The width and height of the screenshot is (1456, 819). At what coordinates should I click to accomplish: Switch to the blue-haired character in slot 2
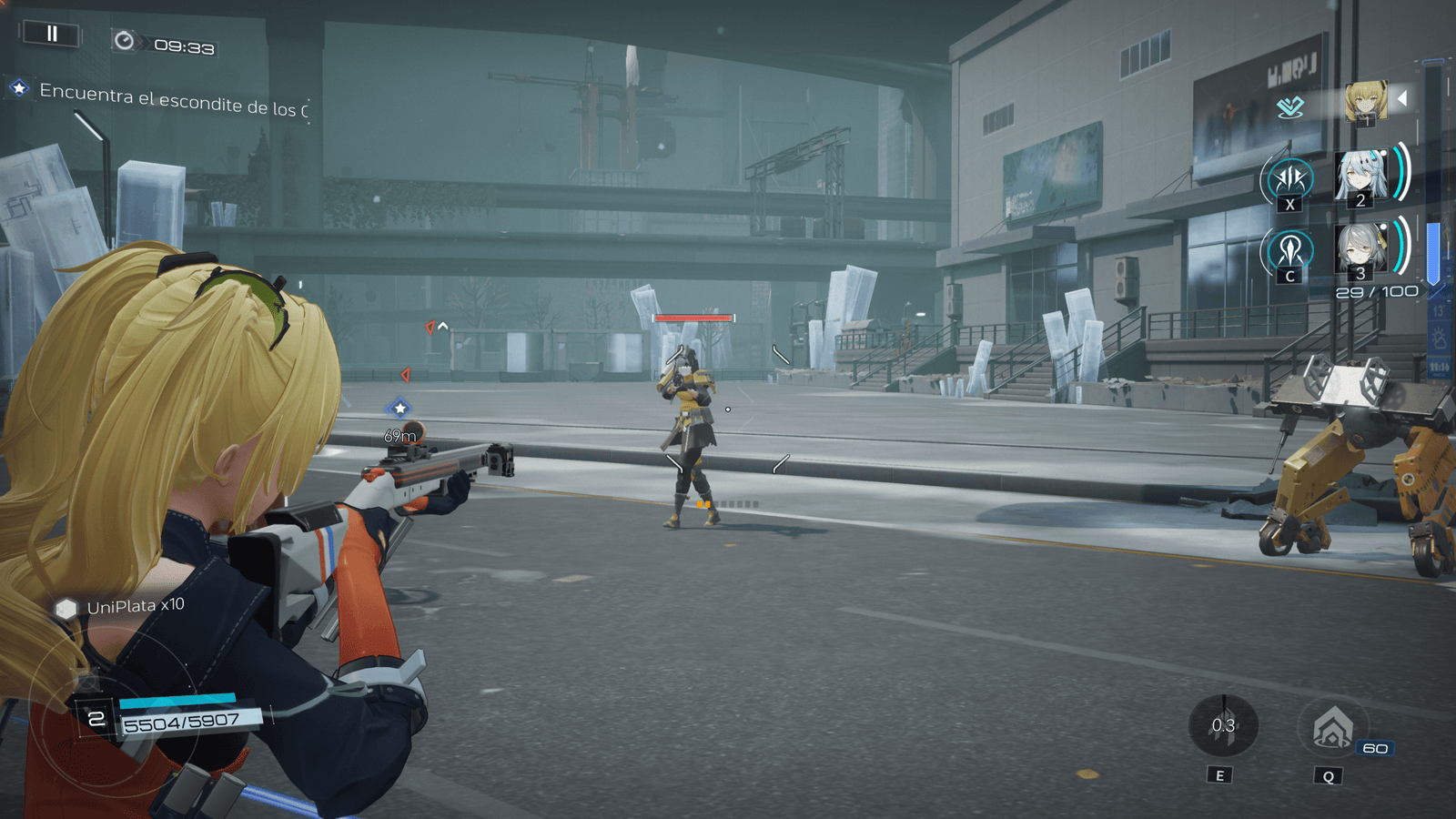(x=1360, y=176)
